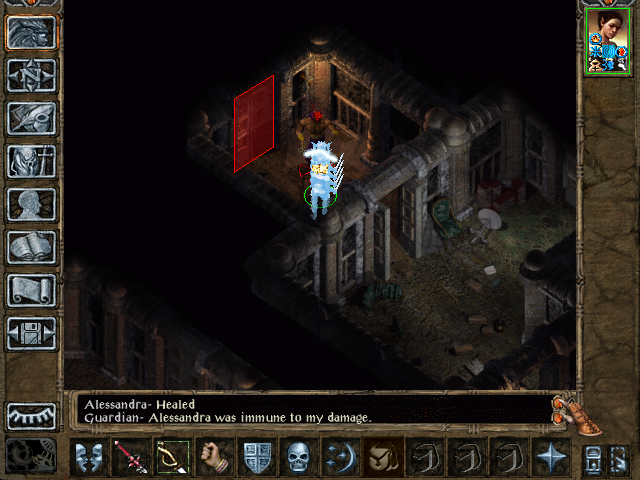Choose the fist attack slot

(214, 457)
